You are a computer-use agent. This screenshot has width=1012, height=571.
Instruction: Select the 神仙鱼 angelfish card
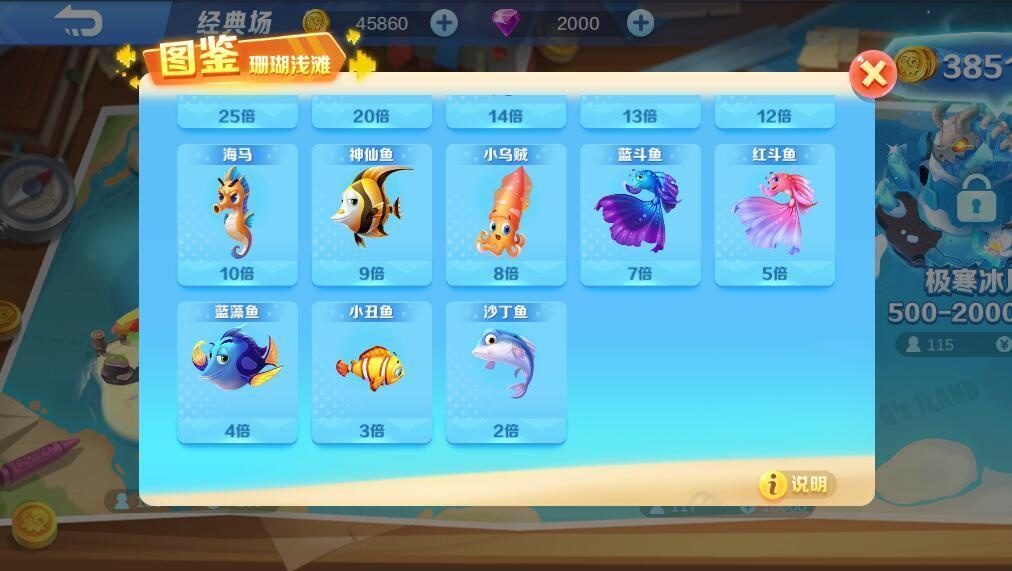click(371, 214)
